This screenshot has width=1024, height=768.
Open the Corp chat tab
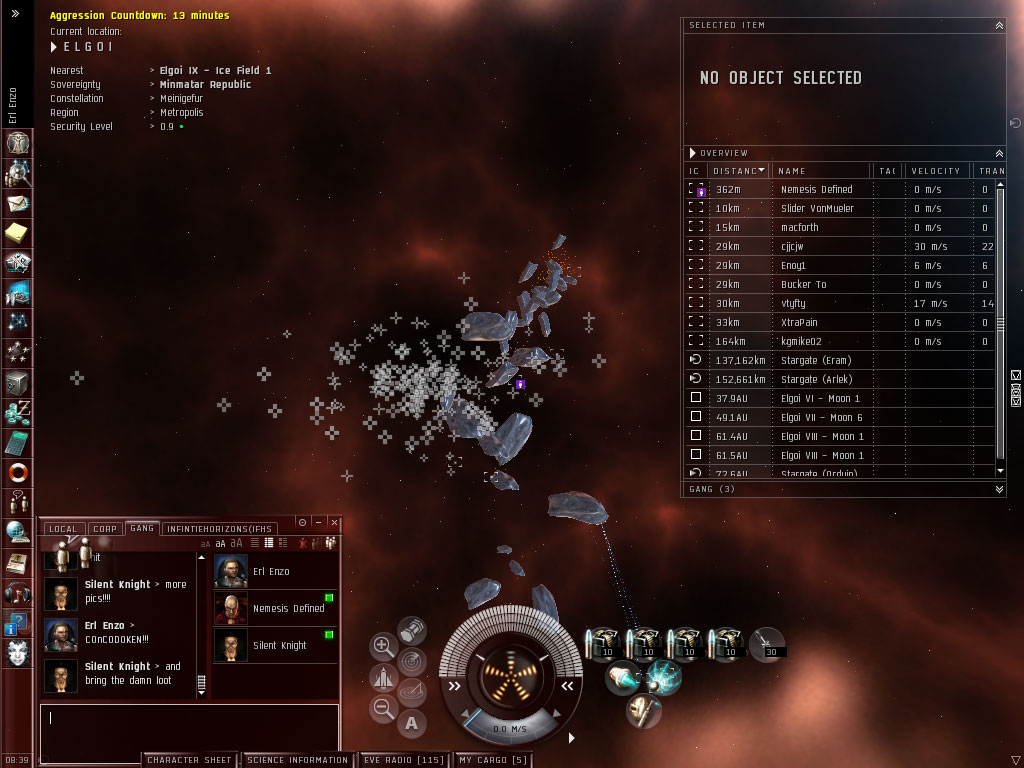pyautogui.click(x=104, y=528)
